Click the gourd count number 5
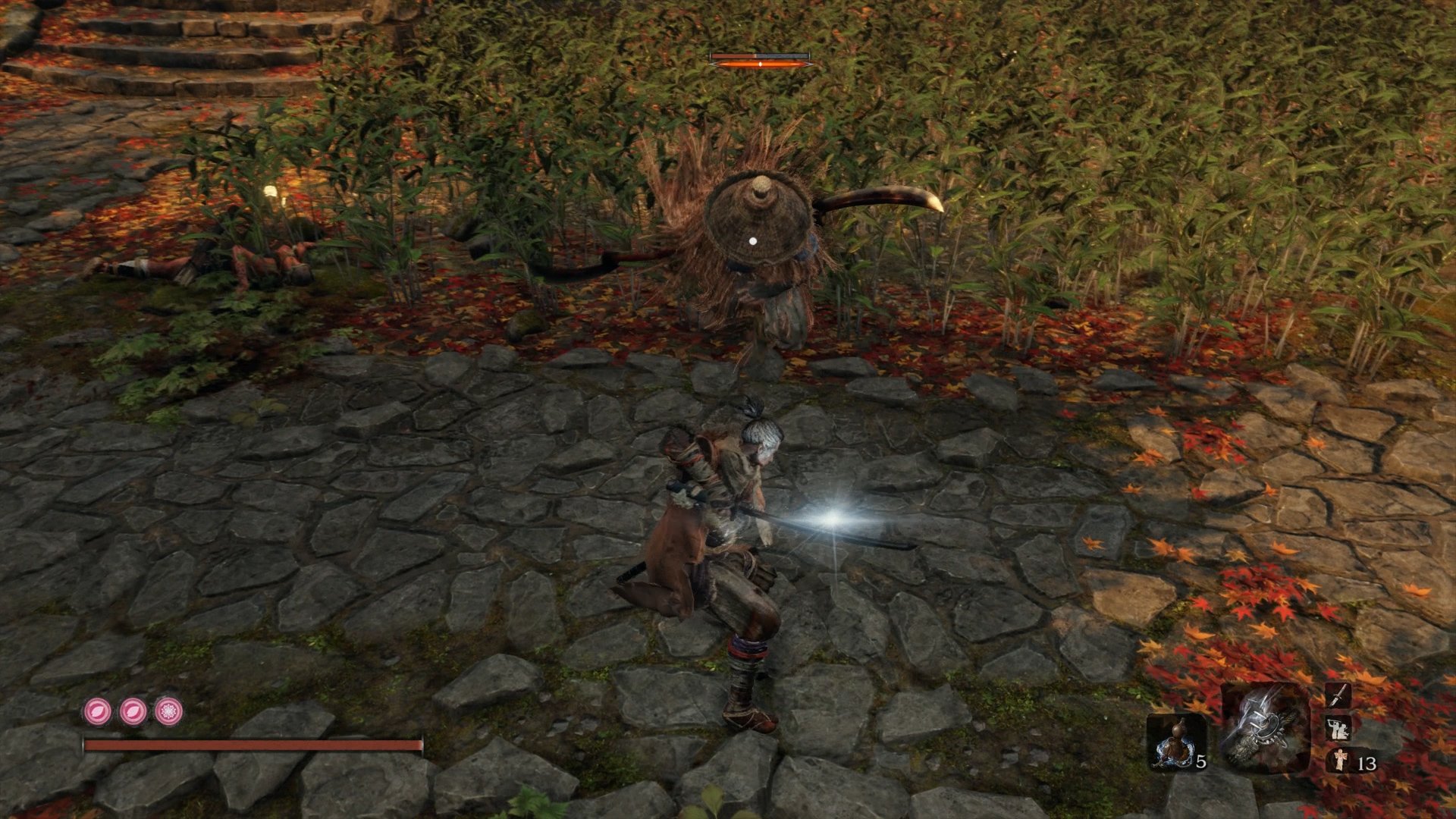The width and height of the screenshot is (1456, 819). [x=1200, y=762]
